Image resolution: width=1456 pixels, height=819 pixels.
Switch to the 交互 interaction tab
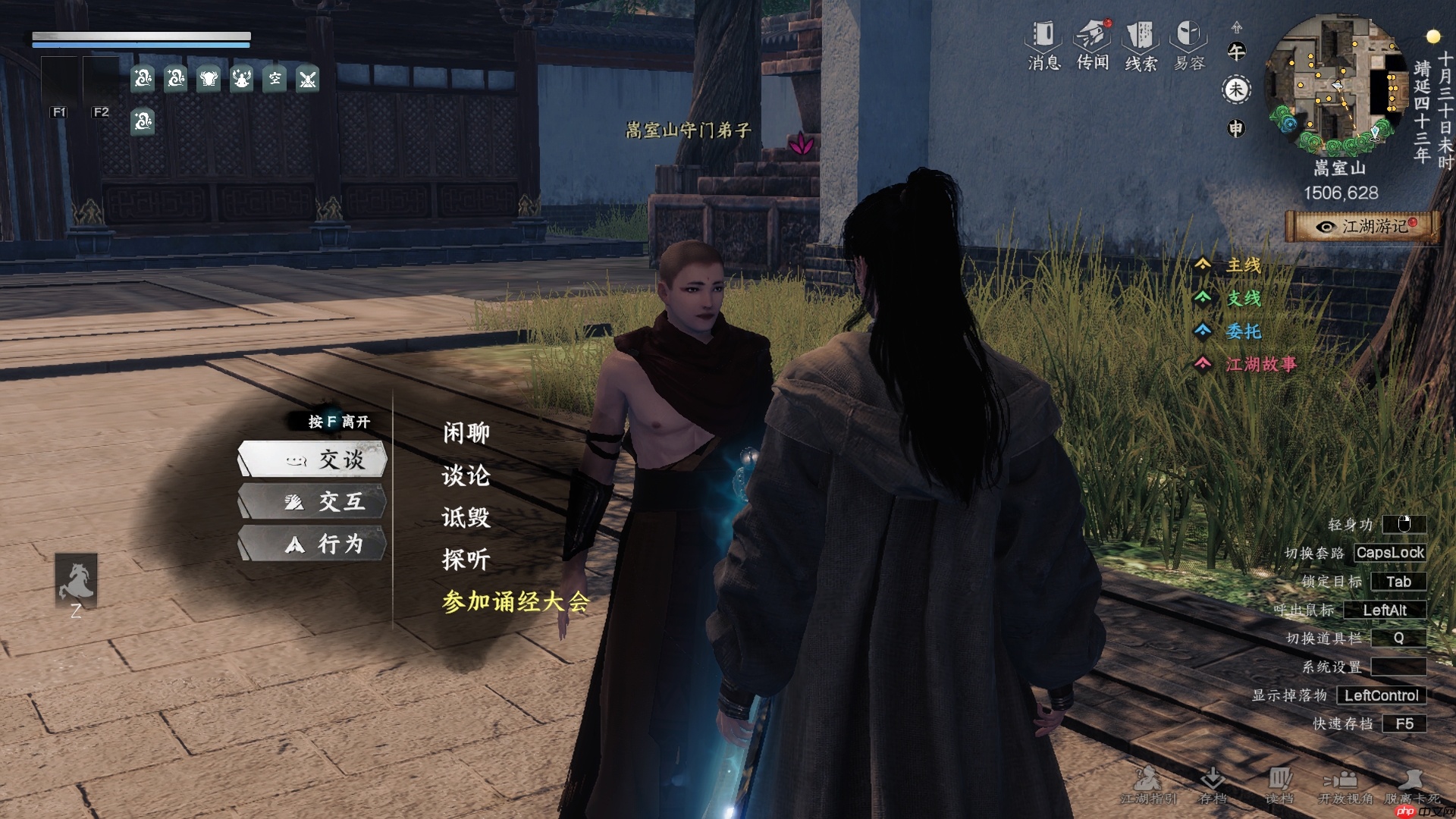click(x=313, y=502)
